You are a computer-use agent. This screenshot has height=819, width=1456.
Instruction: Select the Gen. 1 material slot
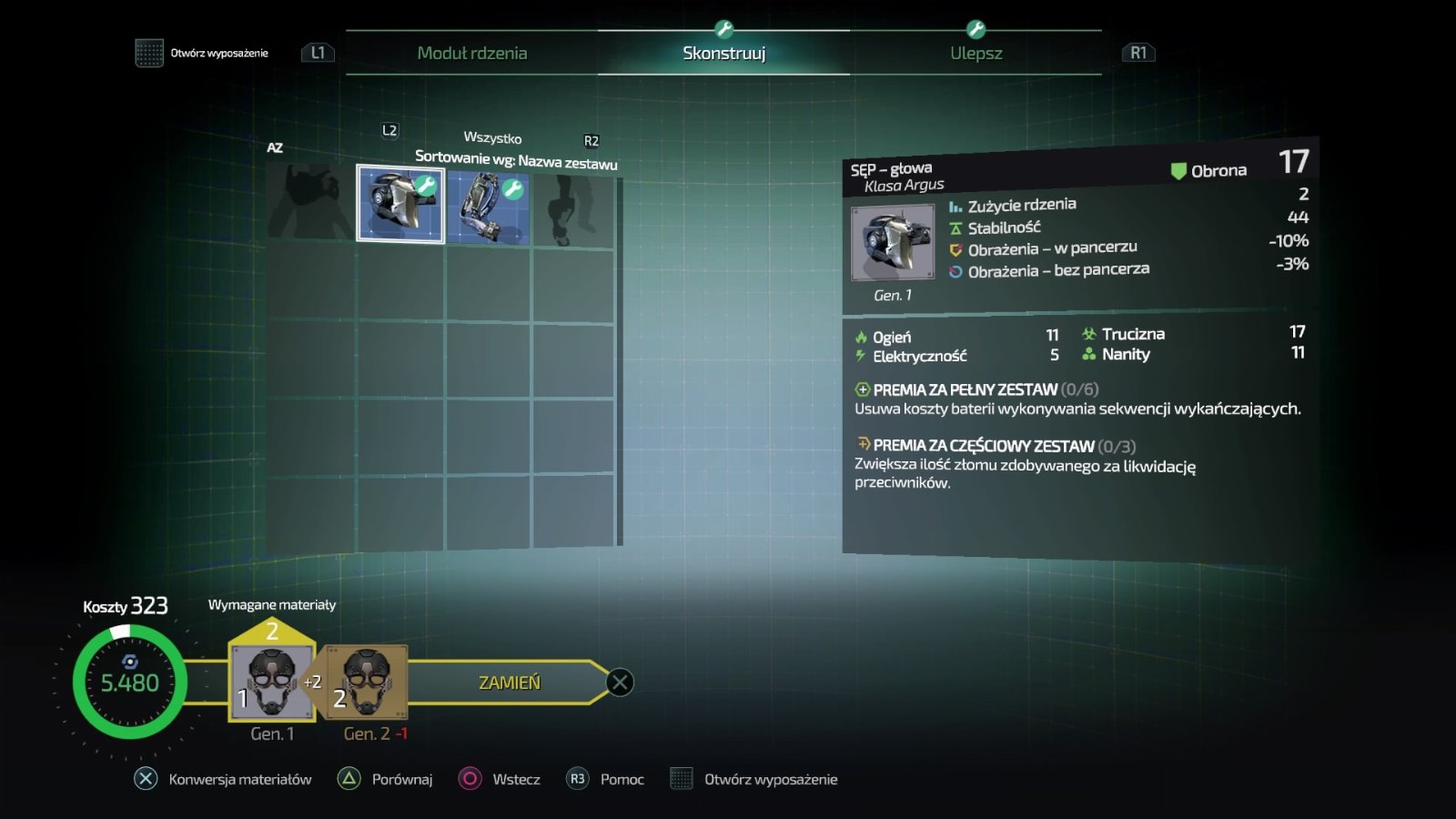pyautogui.click(x=271, y=682)
